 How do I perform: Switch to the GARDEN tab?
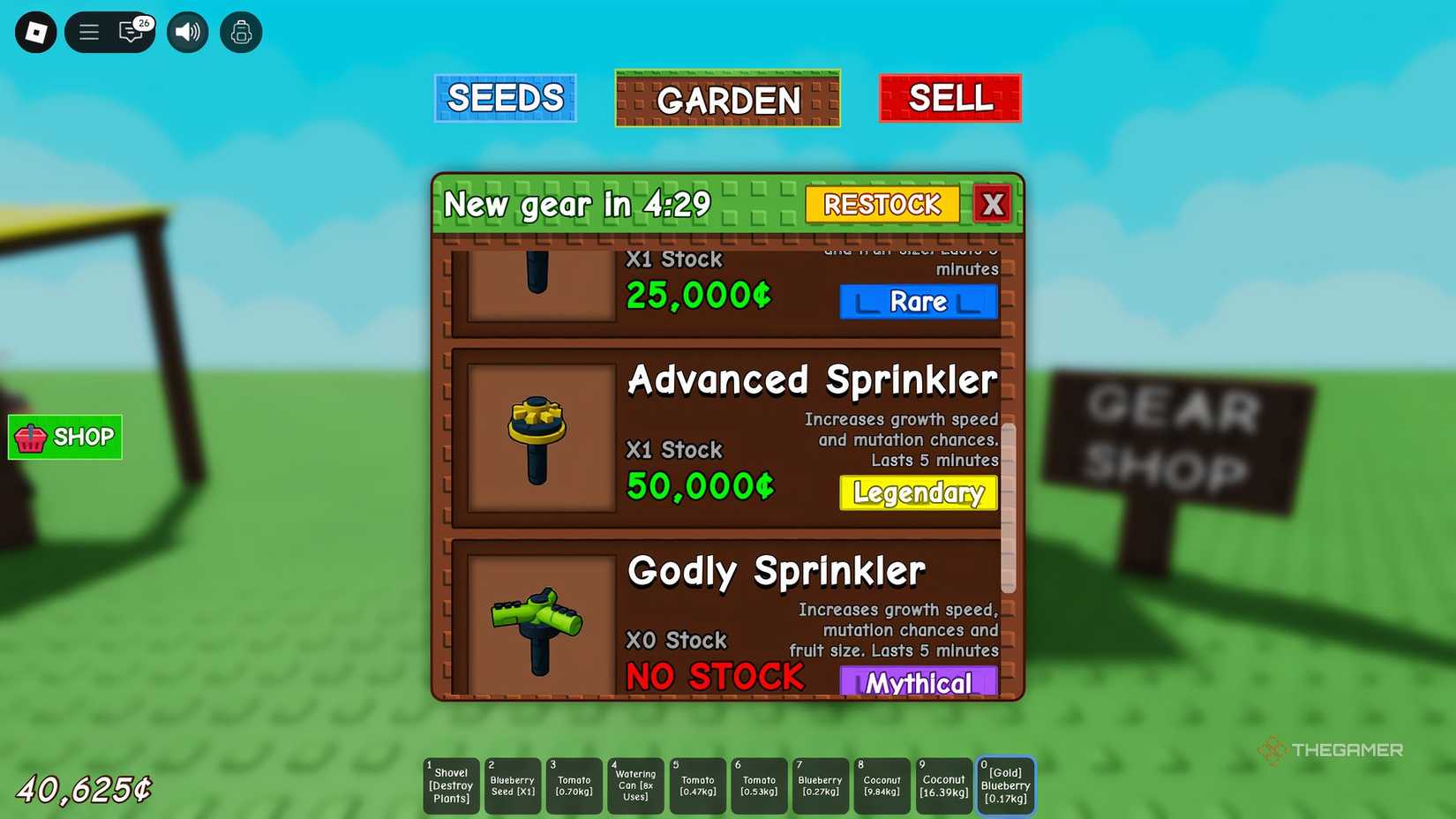pyautogui.click(x=726, y=98)
